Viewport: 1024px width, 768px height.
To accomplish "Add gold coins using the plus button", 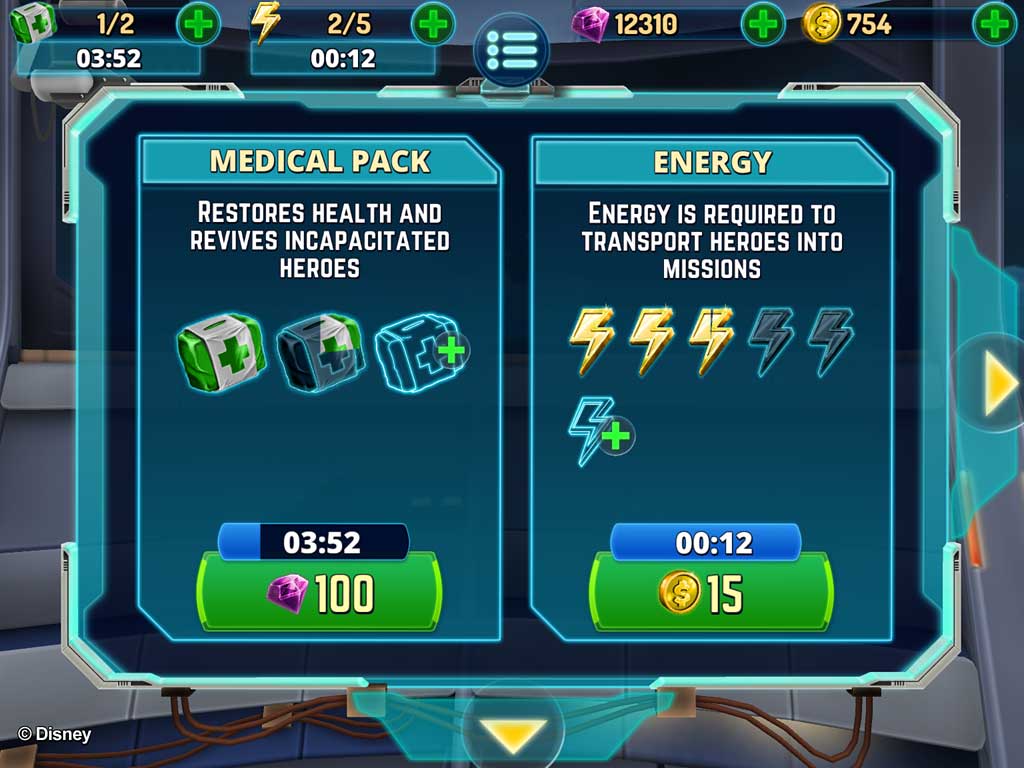I will click(994, 24).
